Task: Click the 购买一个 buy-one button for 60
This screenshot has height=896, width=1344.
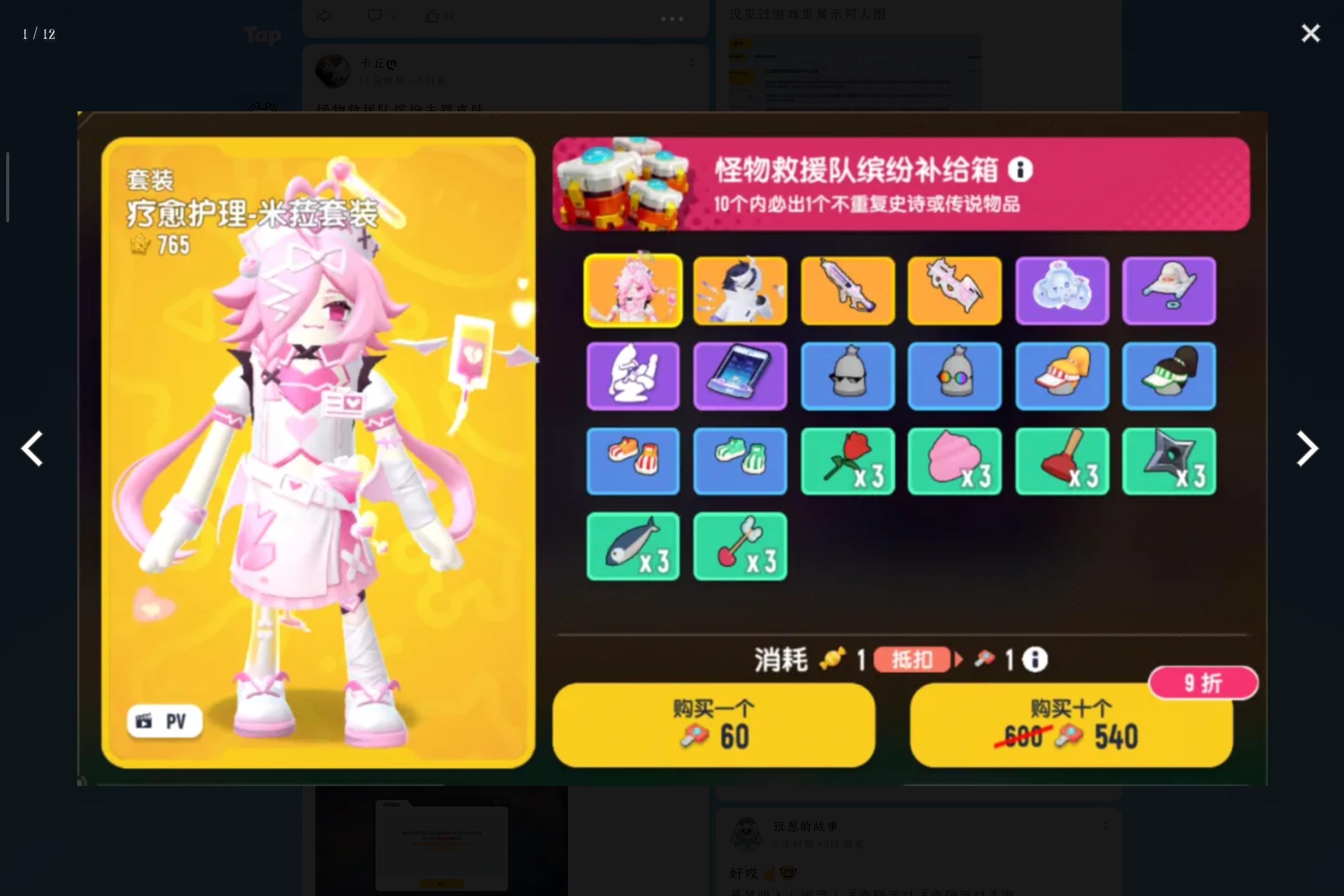Action: click(714, 724)
